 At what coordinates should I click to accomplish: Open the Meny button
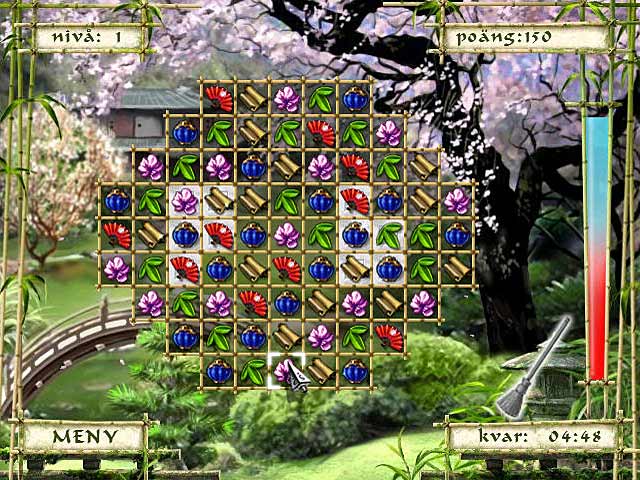84,437
